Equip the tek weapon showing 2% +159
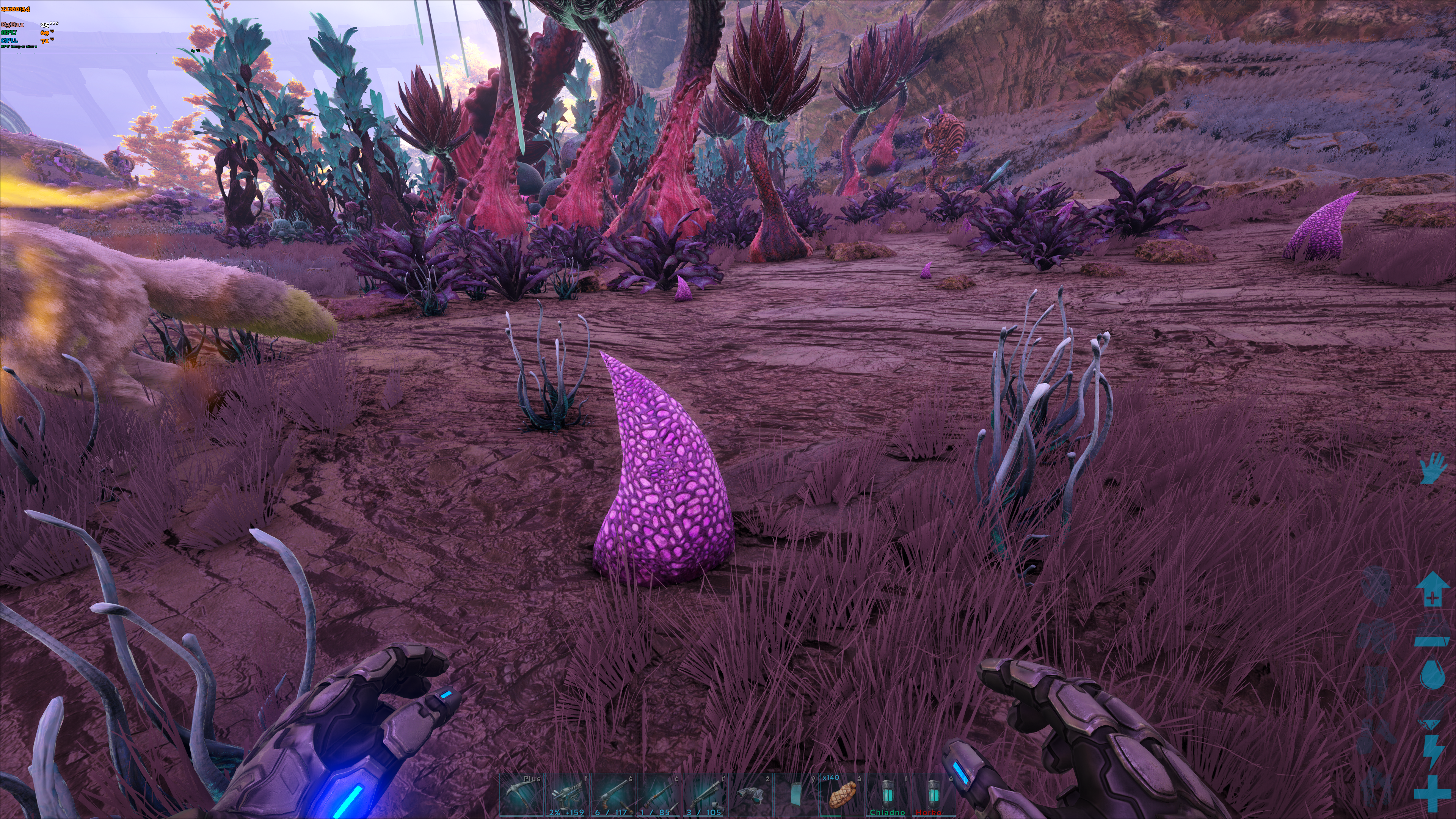The width and height of the screenshot is (1456, 819). point(568,795)
